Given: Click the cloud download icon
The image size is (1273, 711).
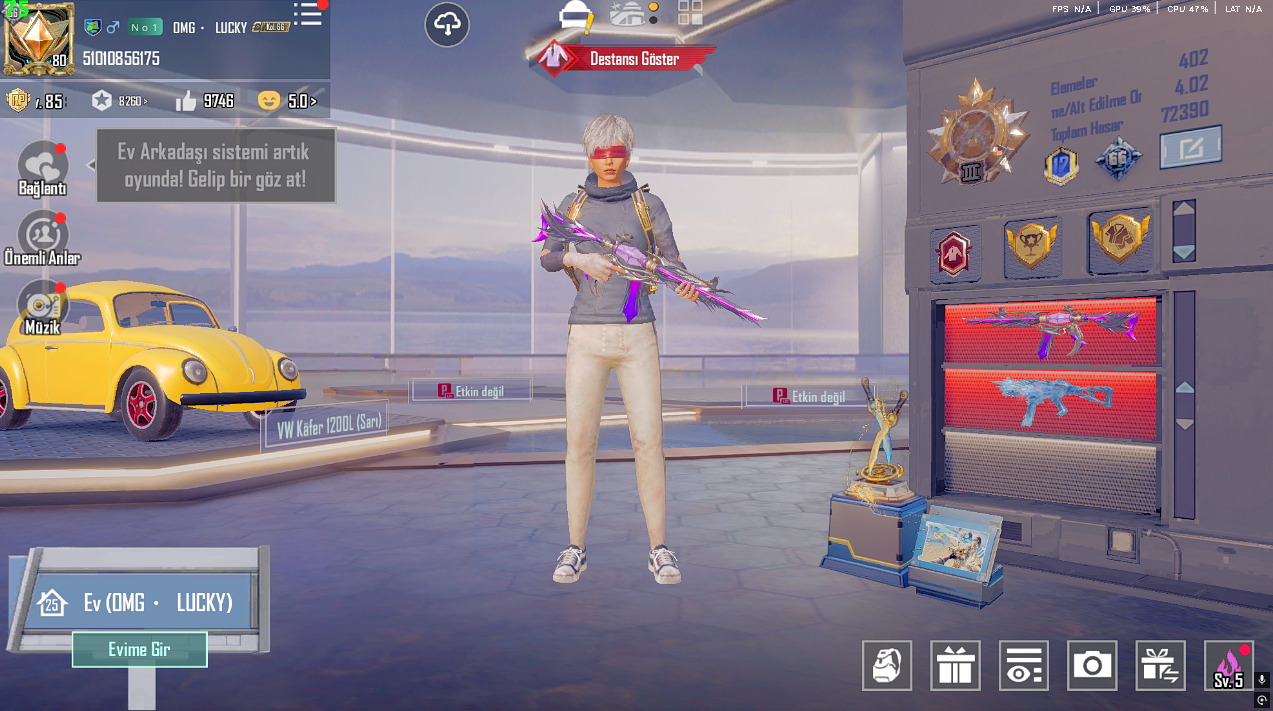Looking at the screenshot, I should [447, 24].
